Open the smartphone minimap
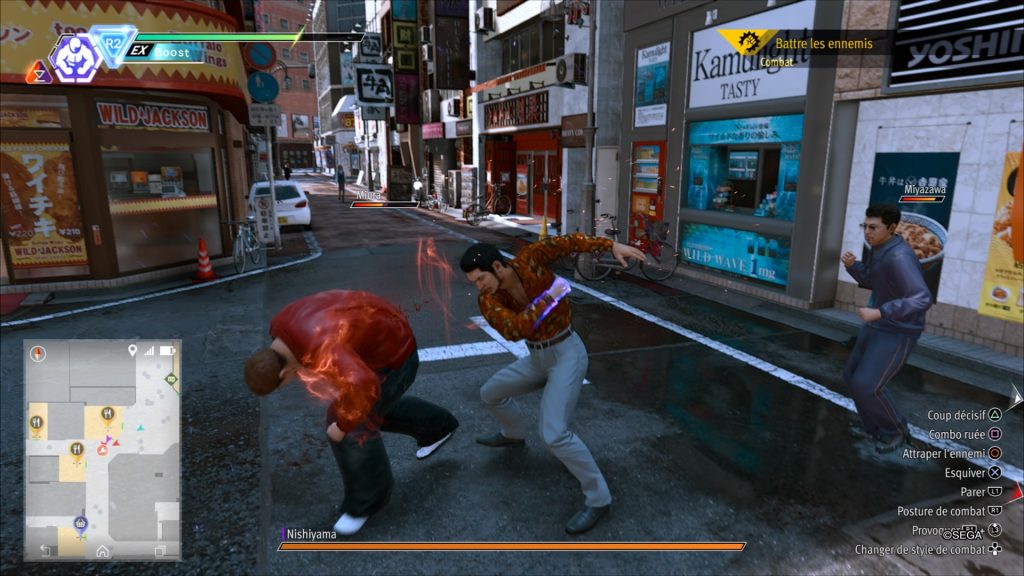The image size is (1024, 576). [102, 449]
